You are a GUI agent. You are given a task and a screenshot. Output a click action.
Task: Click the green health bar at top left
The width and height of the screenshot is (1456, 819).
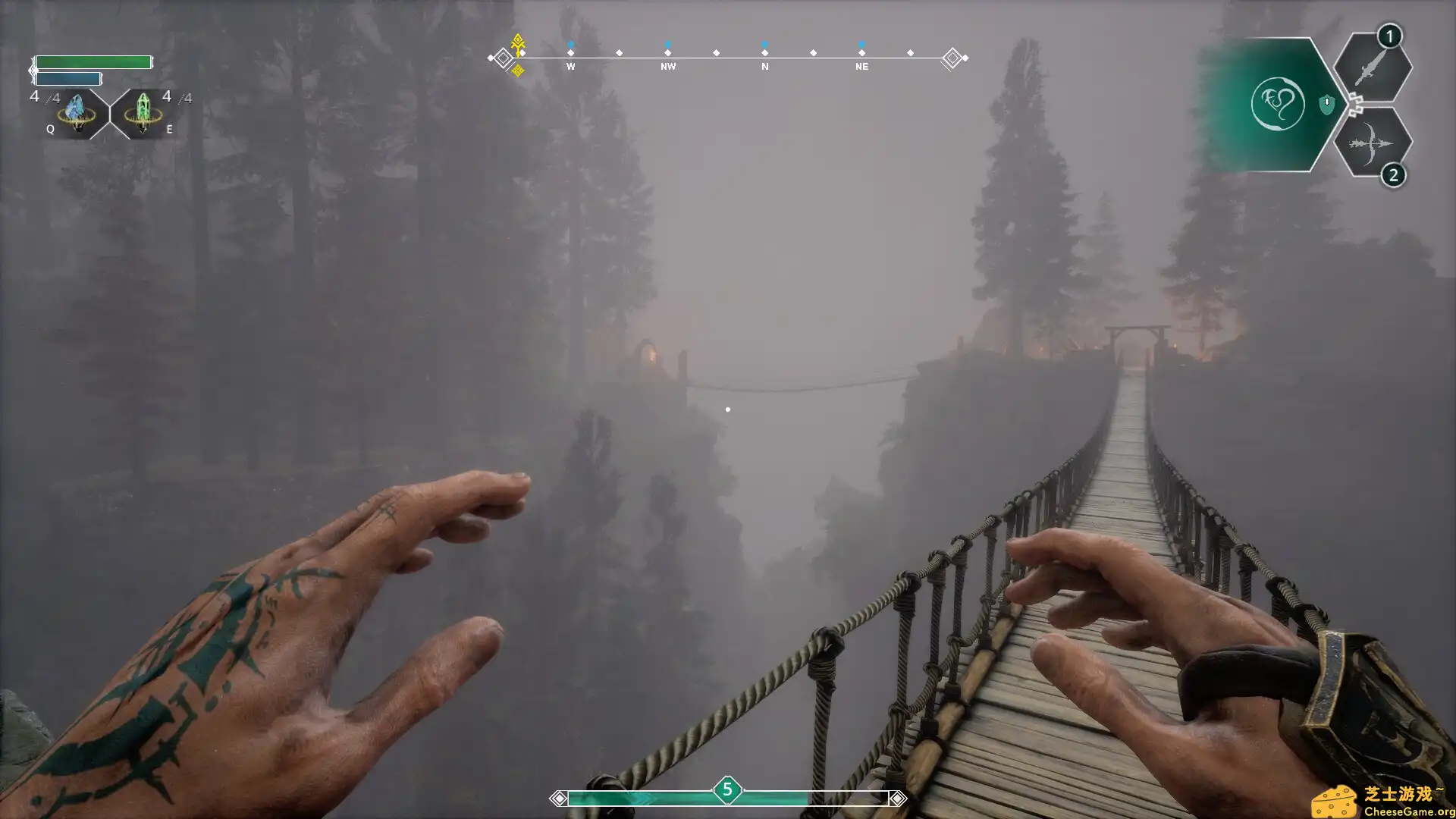(95, 63)
